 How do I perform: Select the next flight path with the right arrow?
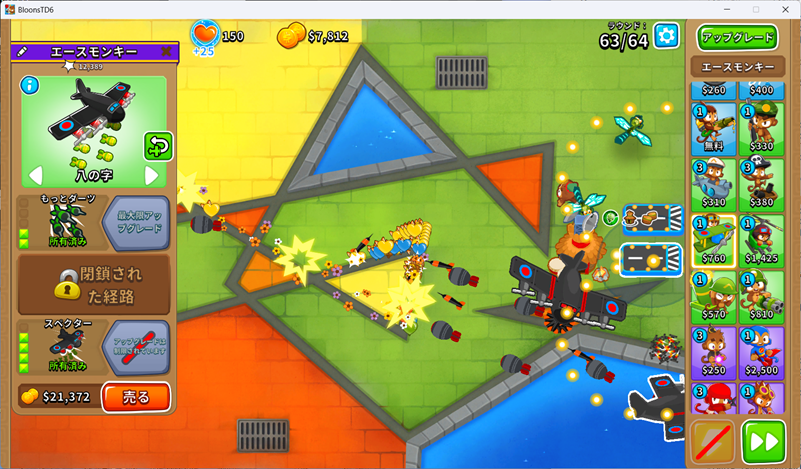coord(152,176)
